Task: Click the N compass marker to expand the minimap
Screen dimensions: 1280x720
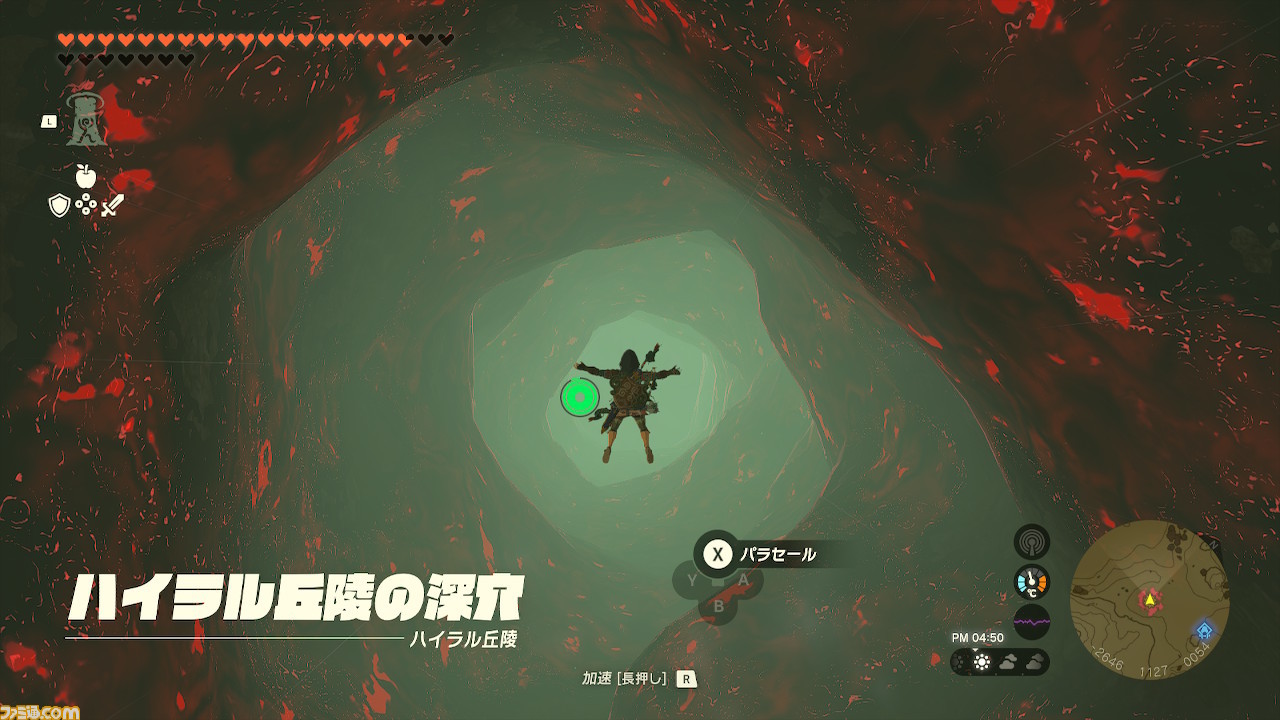Action: 1213,543
